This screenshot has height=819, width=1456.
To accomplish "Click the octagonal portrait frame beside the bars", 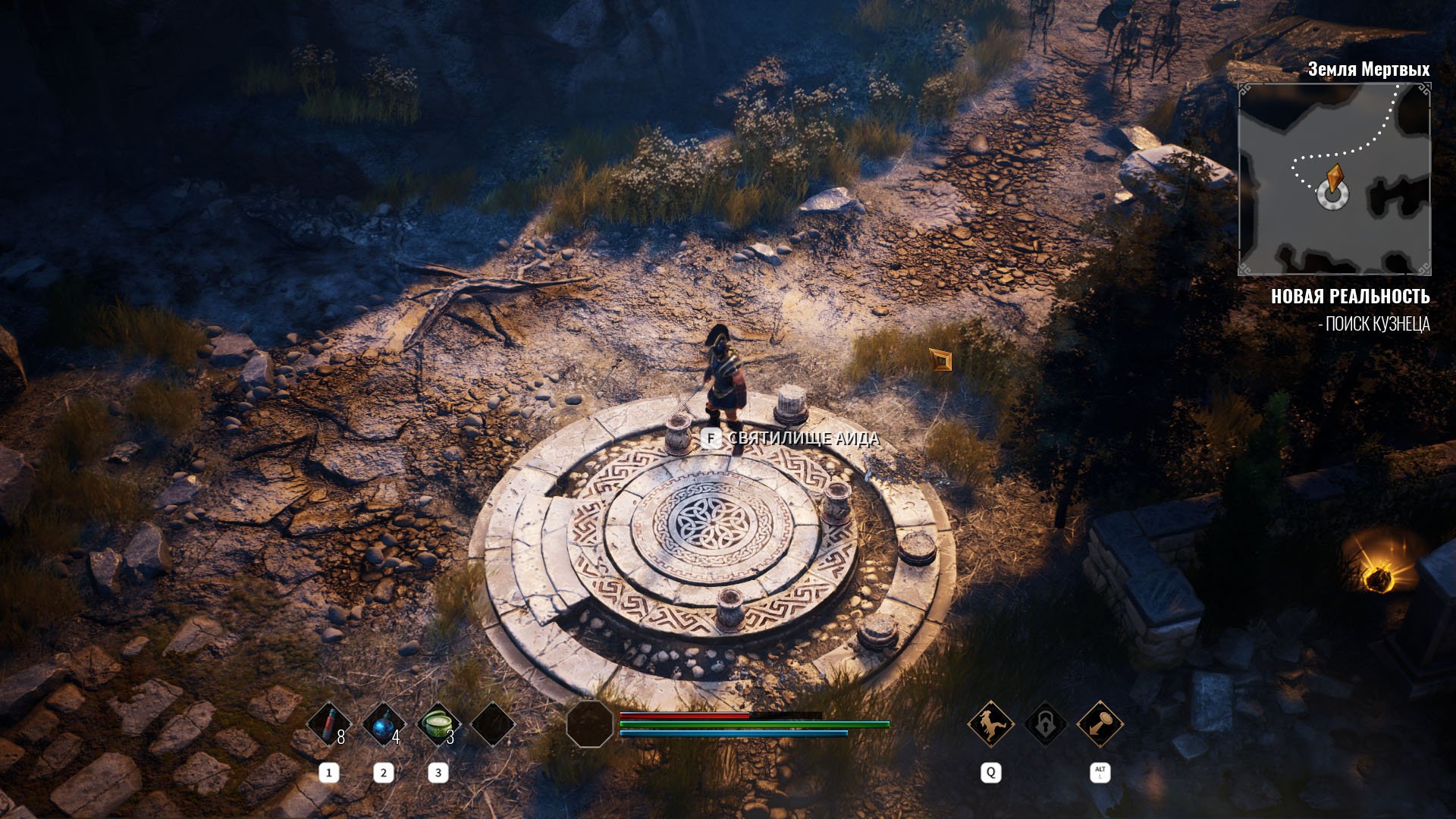I will [x=589, y=724].
